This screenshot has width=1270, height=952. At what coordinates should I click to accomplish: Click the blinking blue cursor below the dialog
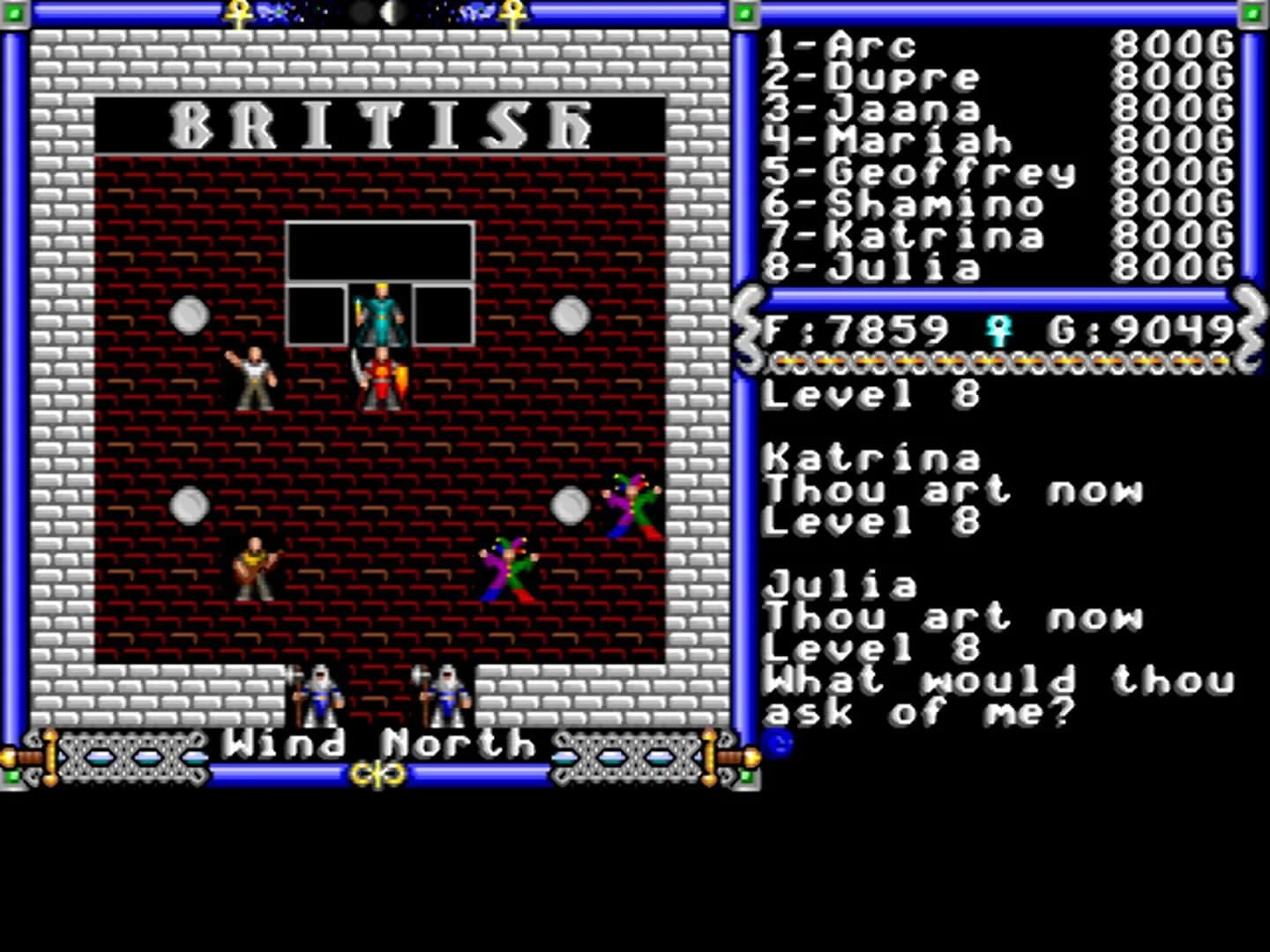[x=778, y=743]
